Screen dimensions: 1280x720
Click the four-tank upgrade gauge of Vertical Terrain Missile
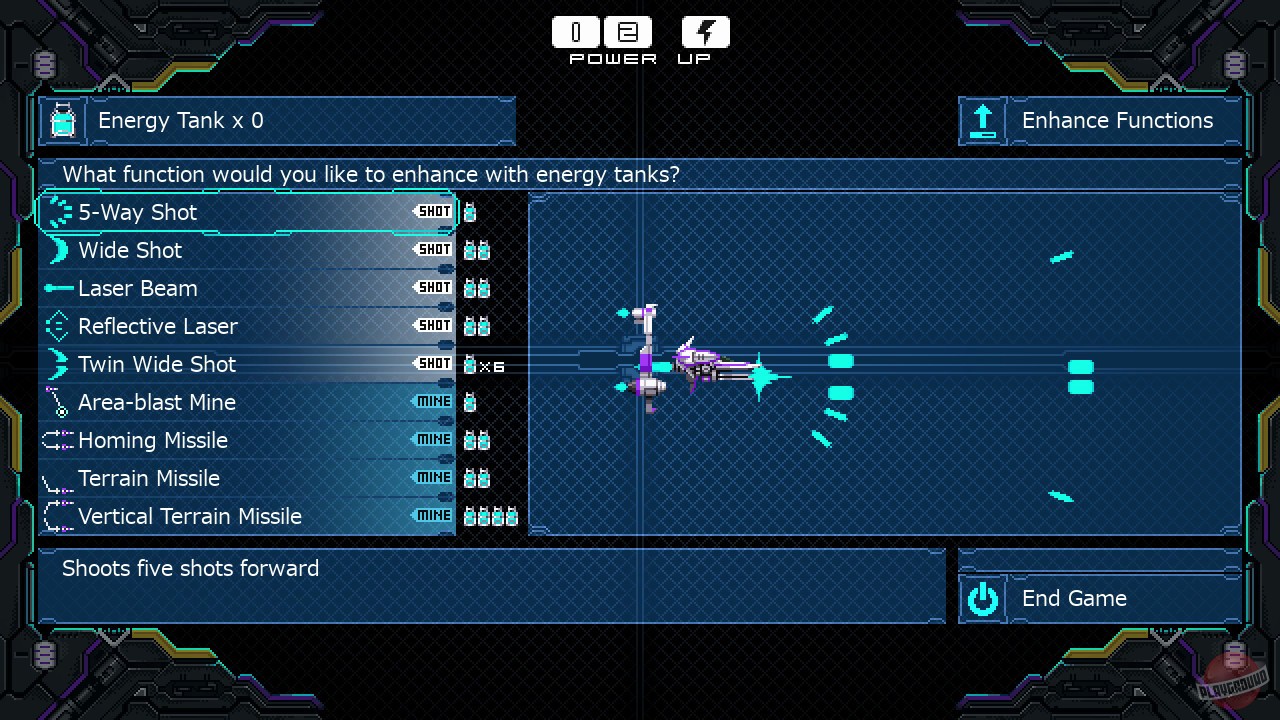pyautogui.click(x=491, y=516)
